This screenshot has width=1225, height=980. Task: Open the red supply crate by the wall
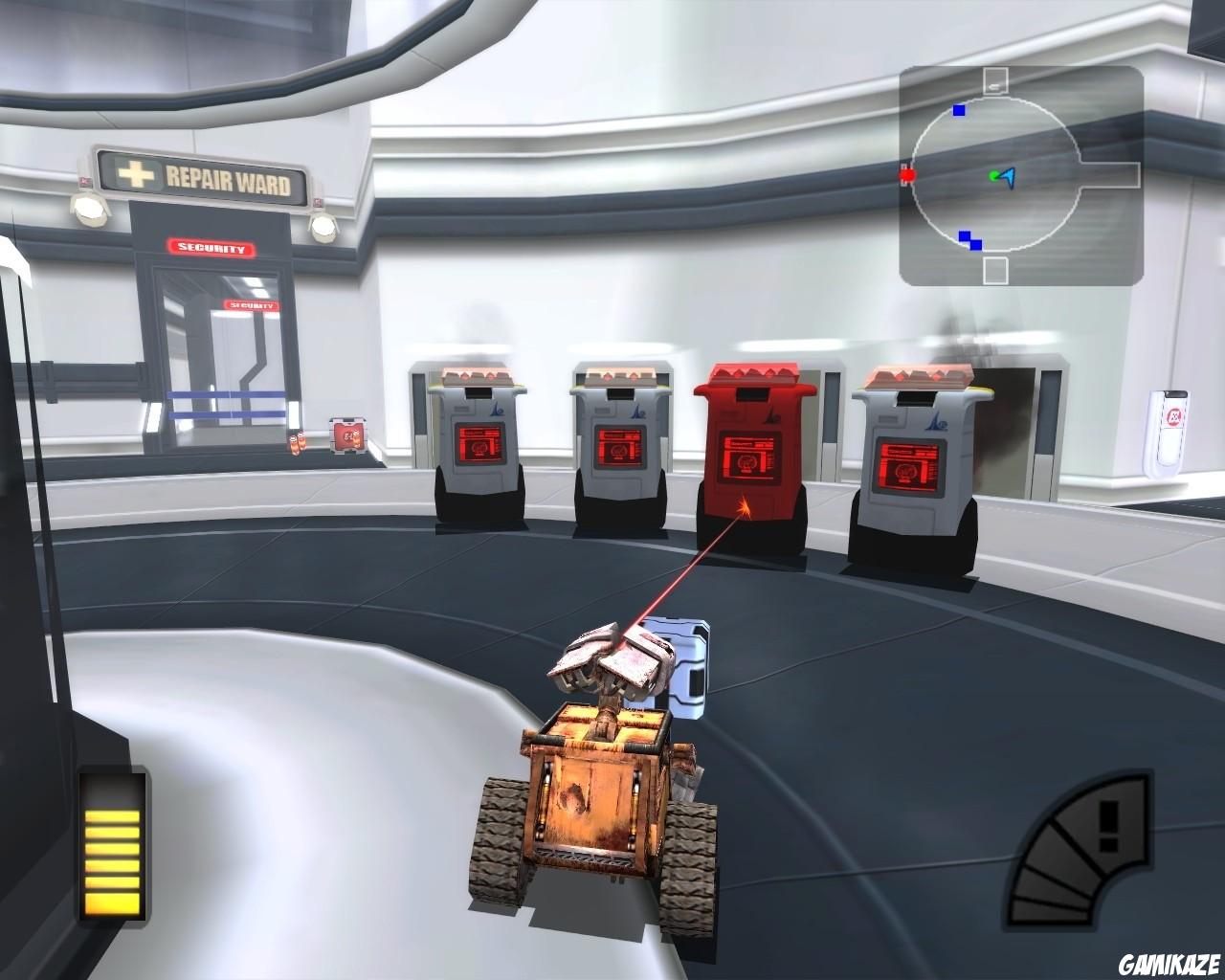click(348, 436)
